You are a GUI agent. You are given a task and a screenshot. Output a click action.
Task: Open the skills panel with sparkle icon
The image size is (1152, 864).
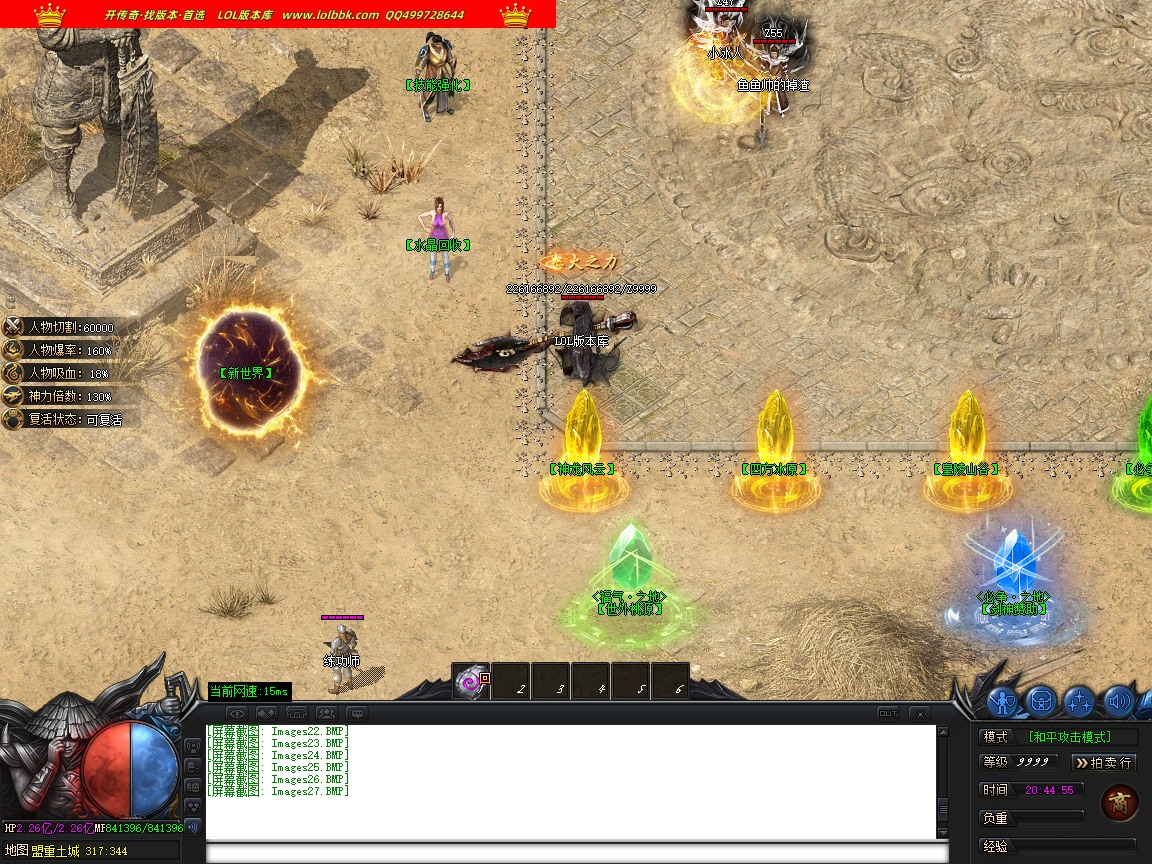(x=1079, y=701)
